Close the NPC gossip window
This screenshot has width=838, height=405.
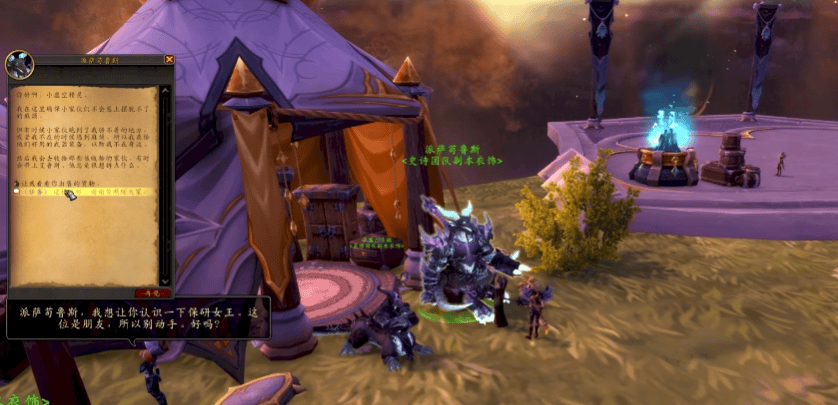click(169, 60)
